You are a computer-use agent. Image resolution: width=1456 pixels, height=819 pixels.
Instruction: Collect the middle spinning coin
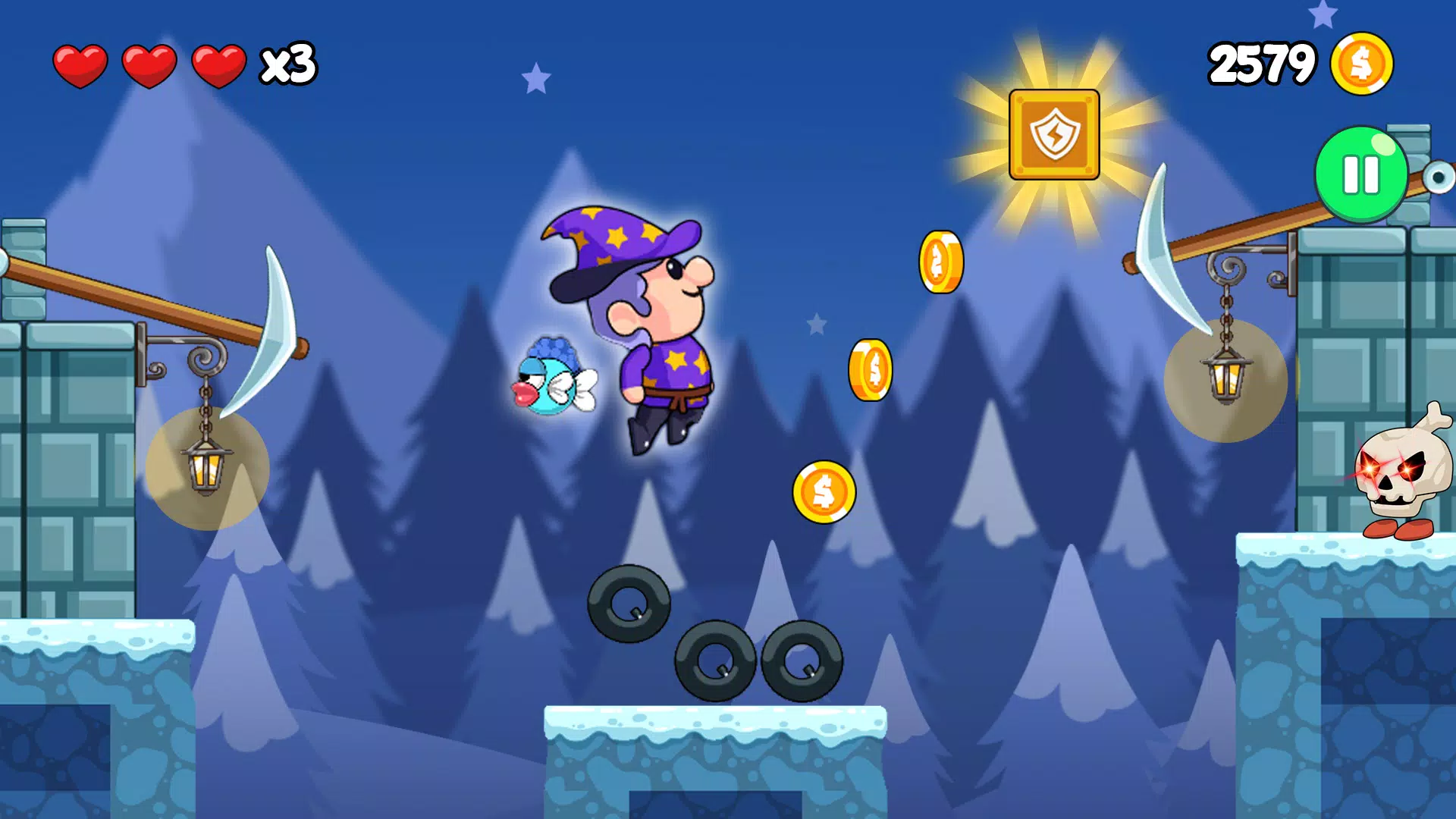click(870, 372)
